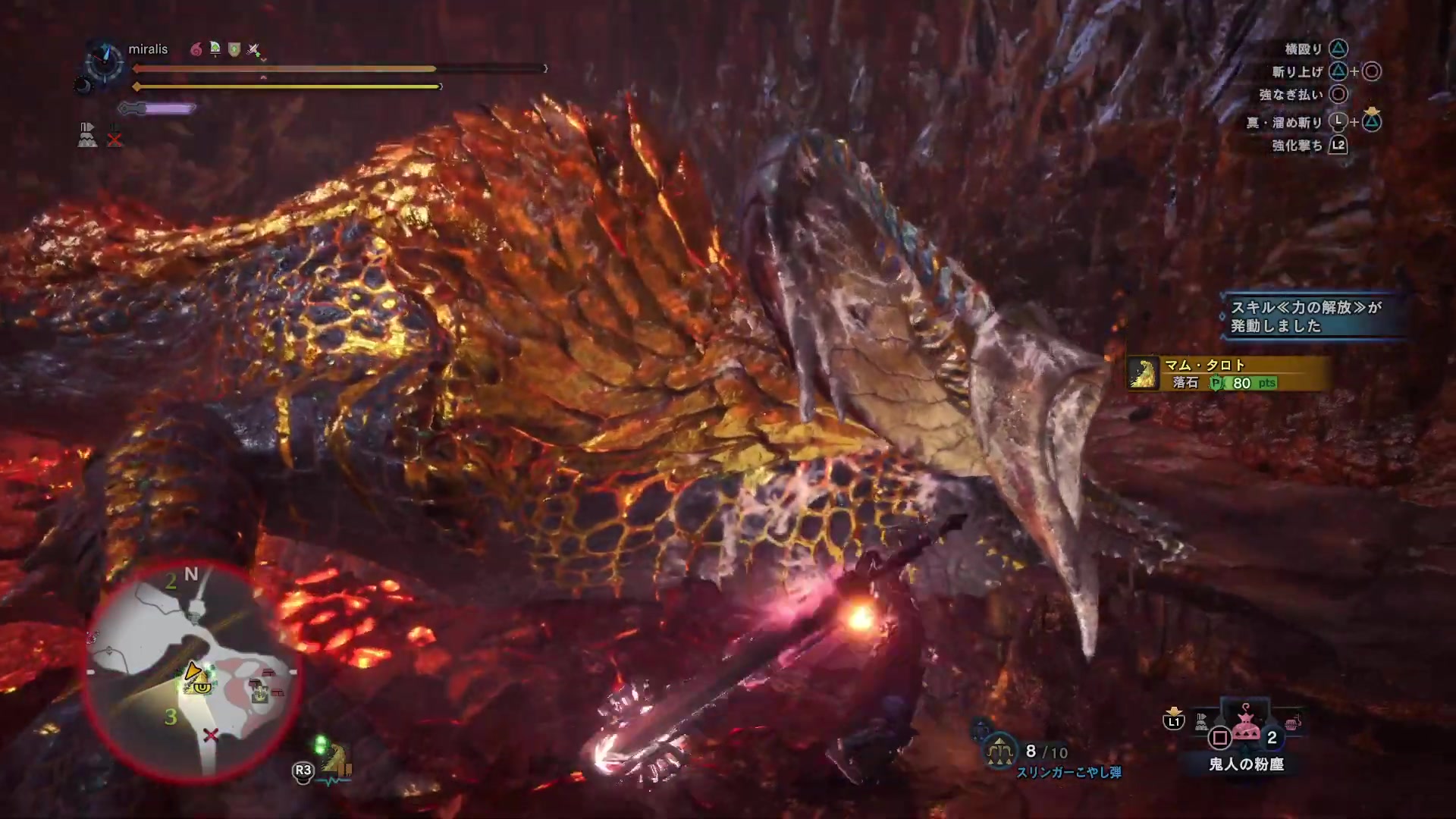Select the crossed swords attack-up buff icon
The image size is (1456, 819).
pos(254,50)
